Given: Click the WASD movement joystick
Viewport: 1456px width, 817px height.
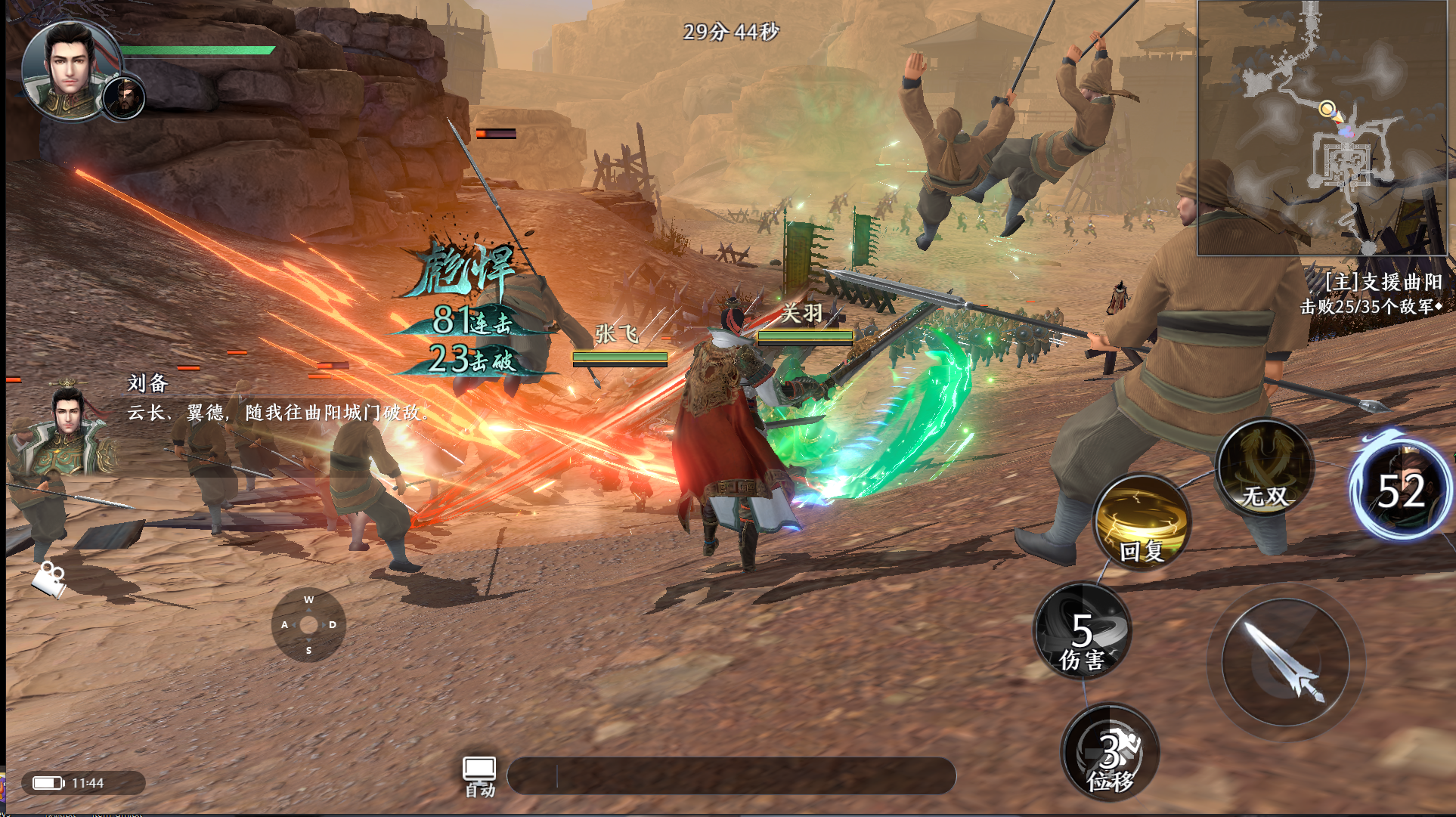Looking at the screenshot, I should tap(308, 625).
